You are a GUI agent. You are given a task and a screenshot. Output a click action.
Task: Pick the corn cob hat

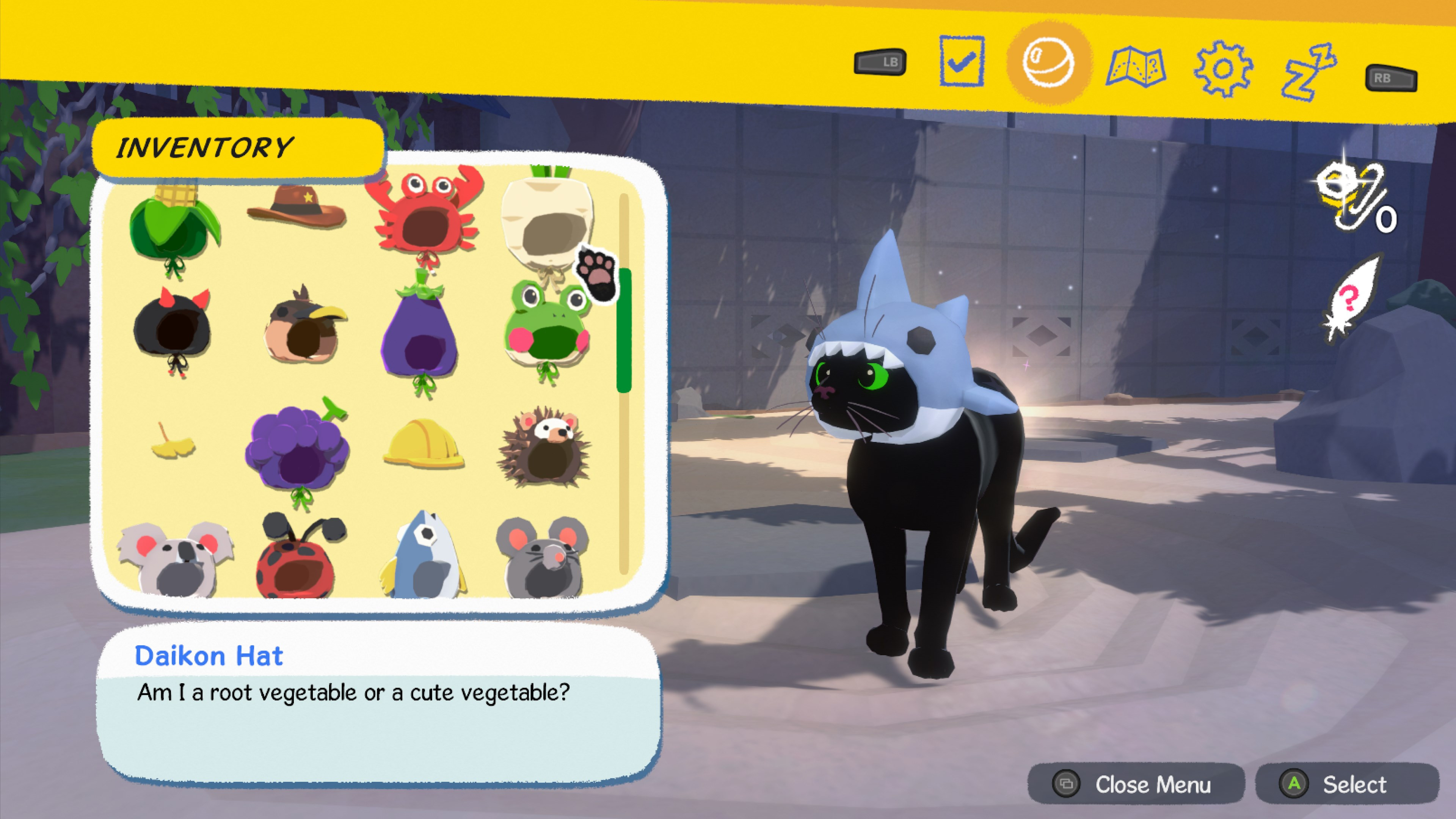coord(174,226)
